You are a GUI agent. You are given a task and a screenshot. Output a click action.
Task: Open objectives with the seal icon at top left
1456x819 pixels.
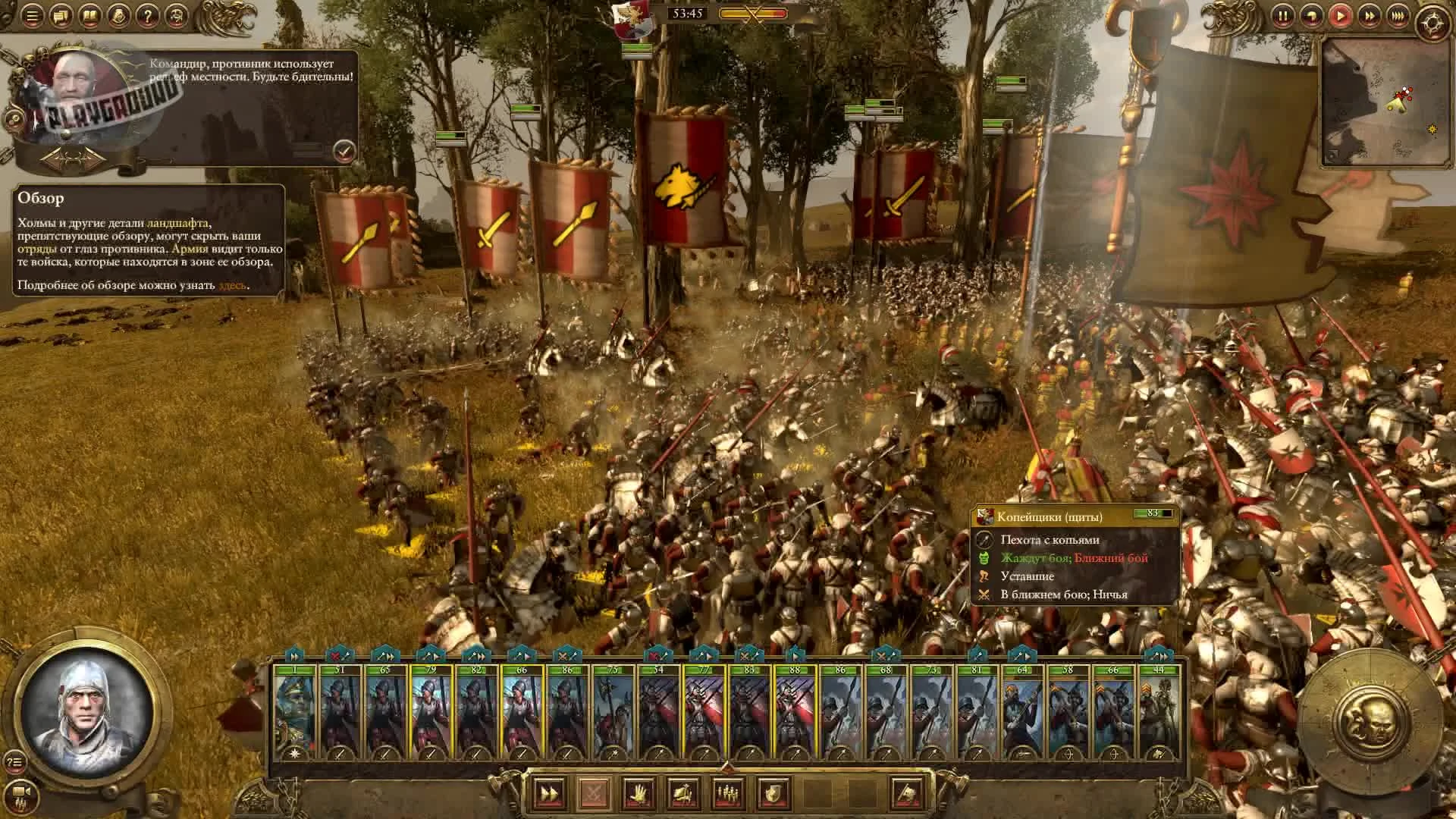pos(118,16)
